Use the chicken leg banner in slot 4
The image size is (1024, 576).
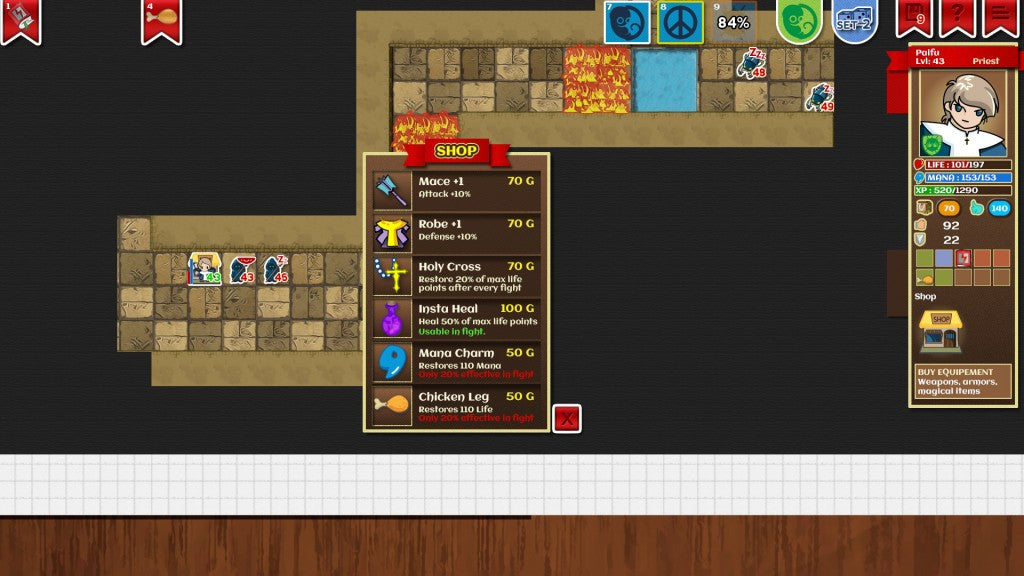(162, 19)
